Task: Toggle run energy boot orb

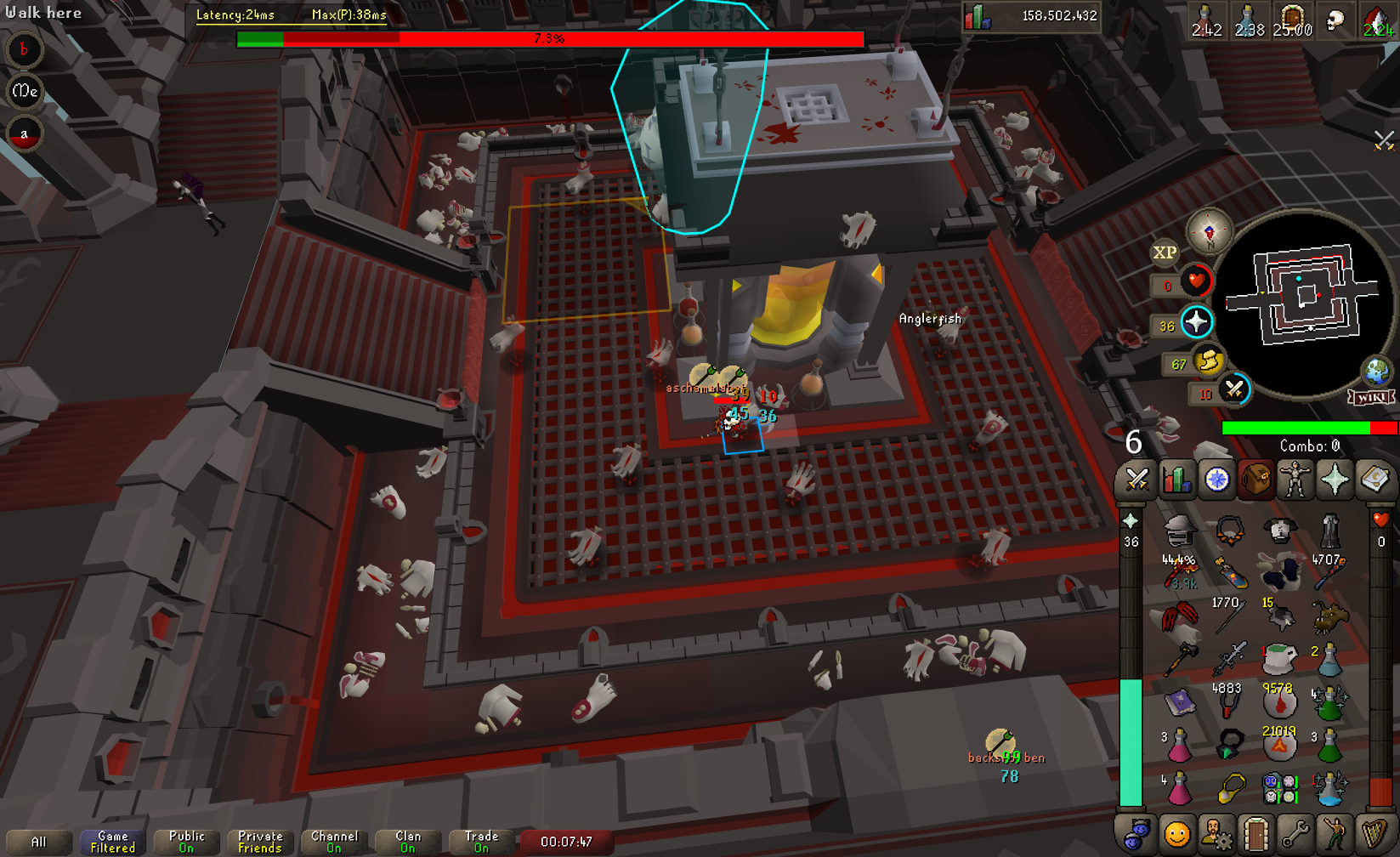Action: tap(1208, 361)
